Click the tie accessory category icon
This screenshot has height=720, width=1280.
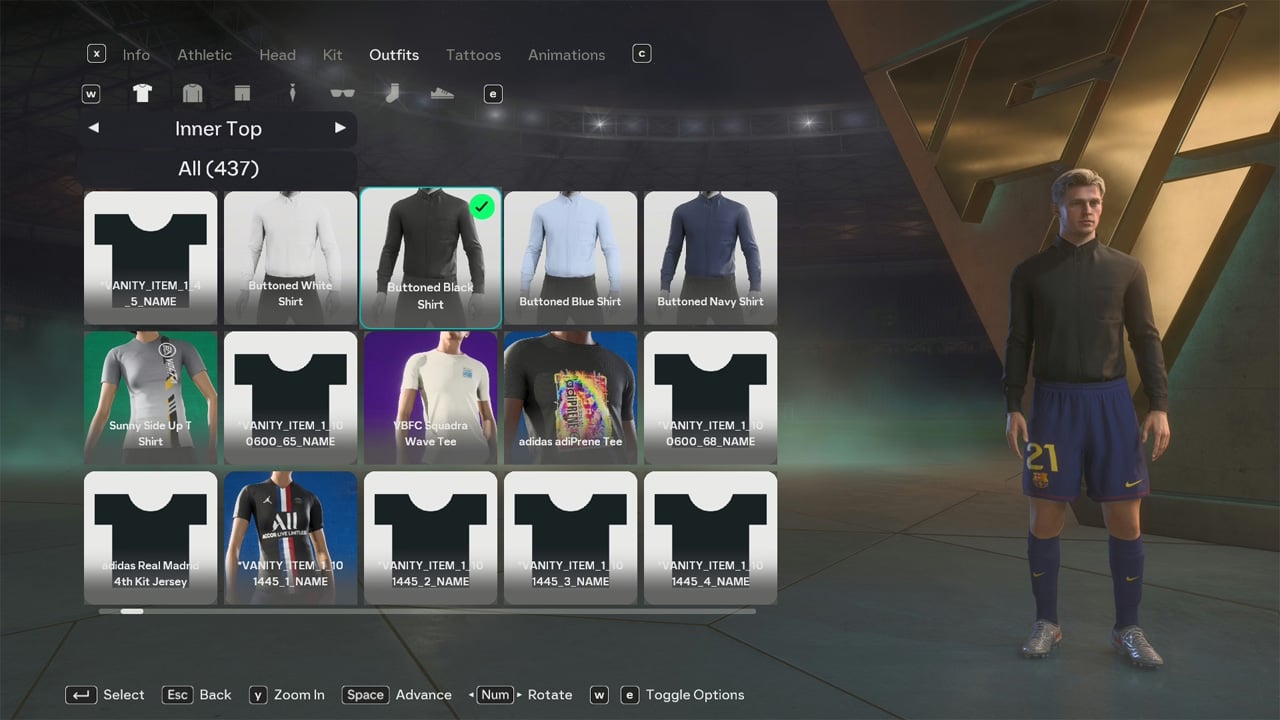point(292,93)
